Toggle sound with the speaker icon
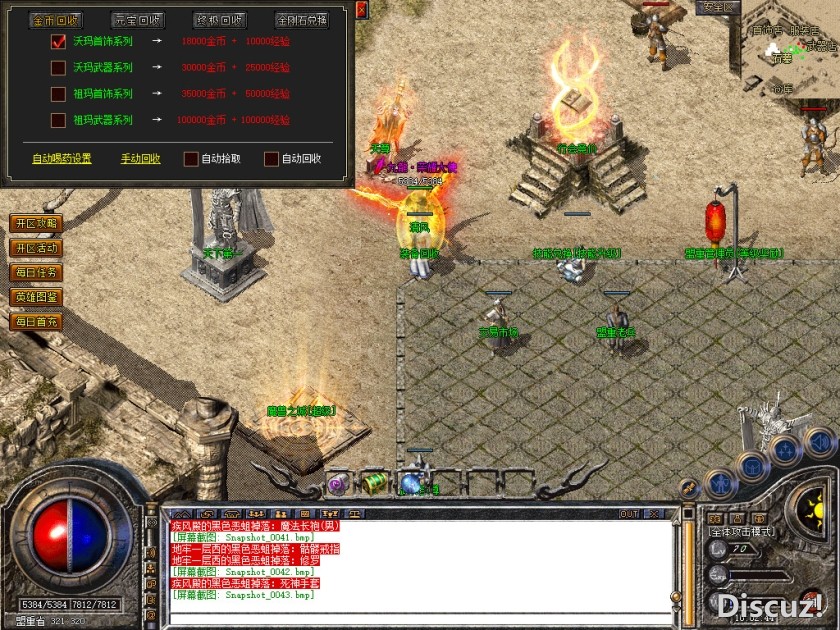 pyautogui.click(x=820, y=441)
